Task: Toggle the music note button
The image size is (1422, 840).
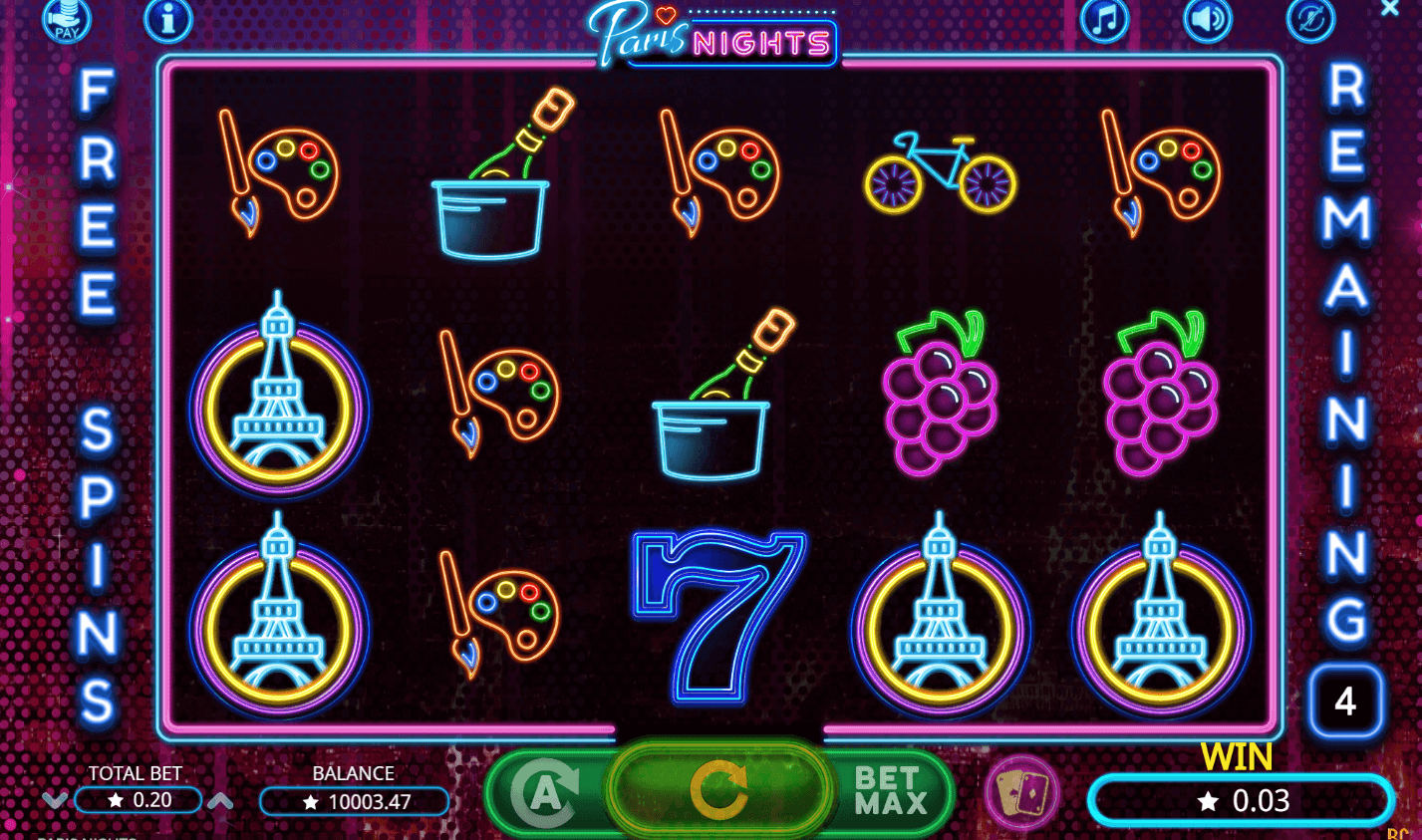Action: pyautogui.click(x=1105, y=19)
